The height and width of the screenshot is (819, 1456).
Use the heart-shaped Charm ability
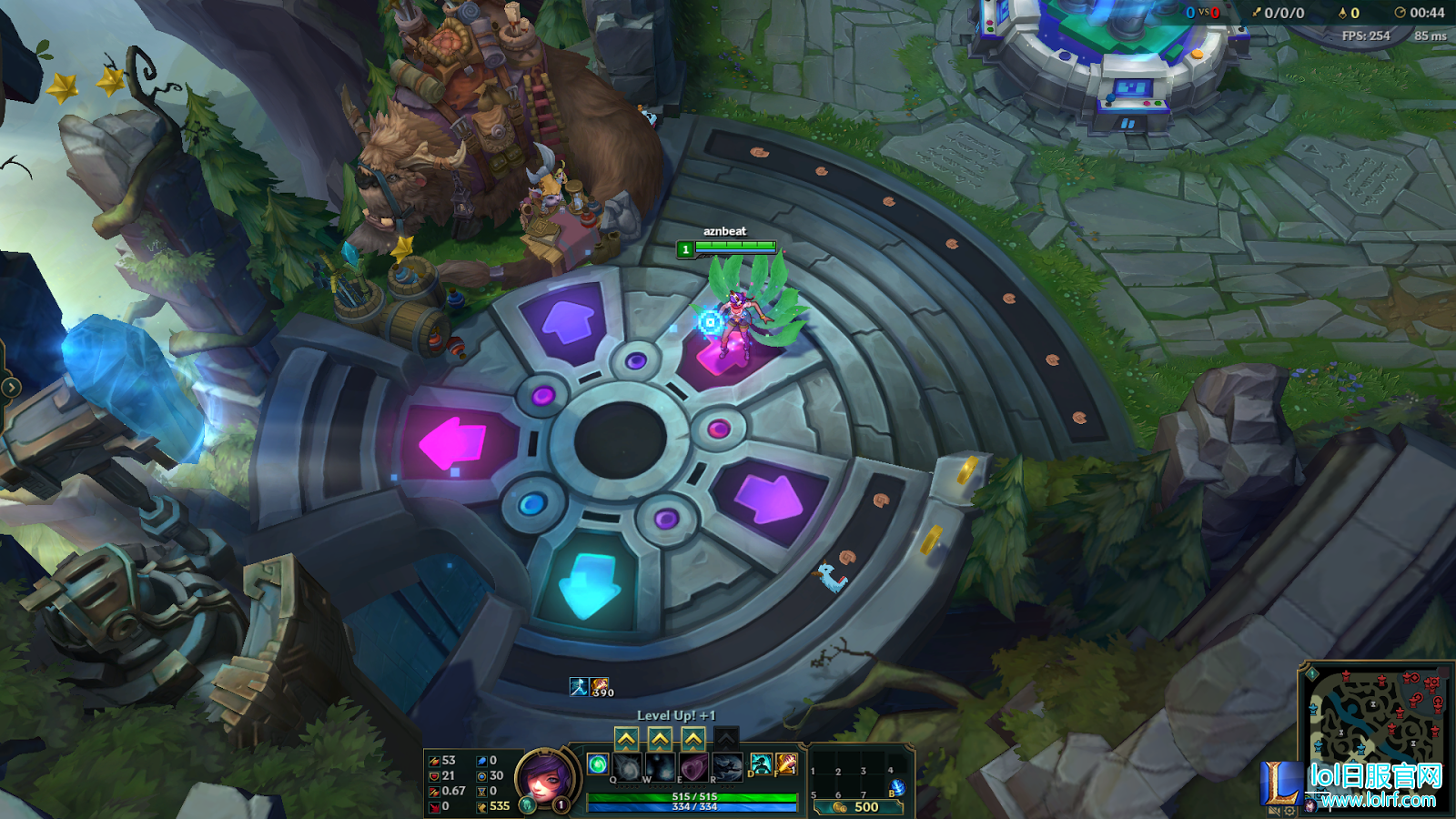coord(693,766)
